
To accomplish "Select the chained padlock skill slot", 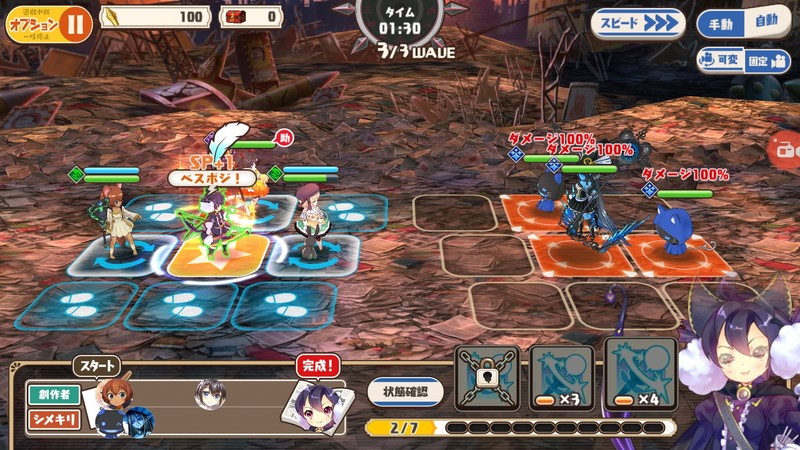I will click(487, 377).
